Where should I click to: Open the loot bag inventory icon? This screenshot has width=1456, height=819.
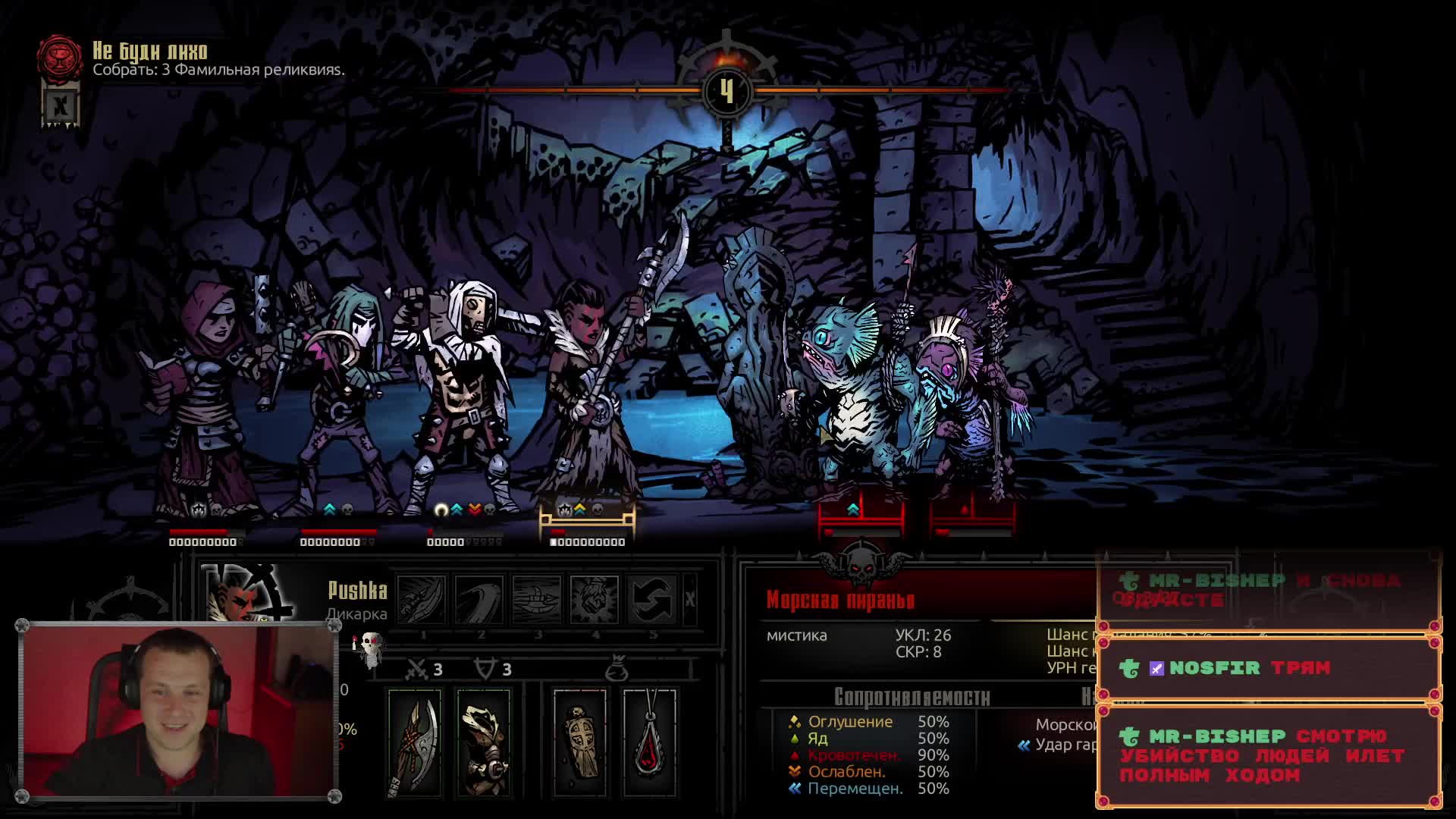click(617, 669)
